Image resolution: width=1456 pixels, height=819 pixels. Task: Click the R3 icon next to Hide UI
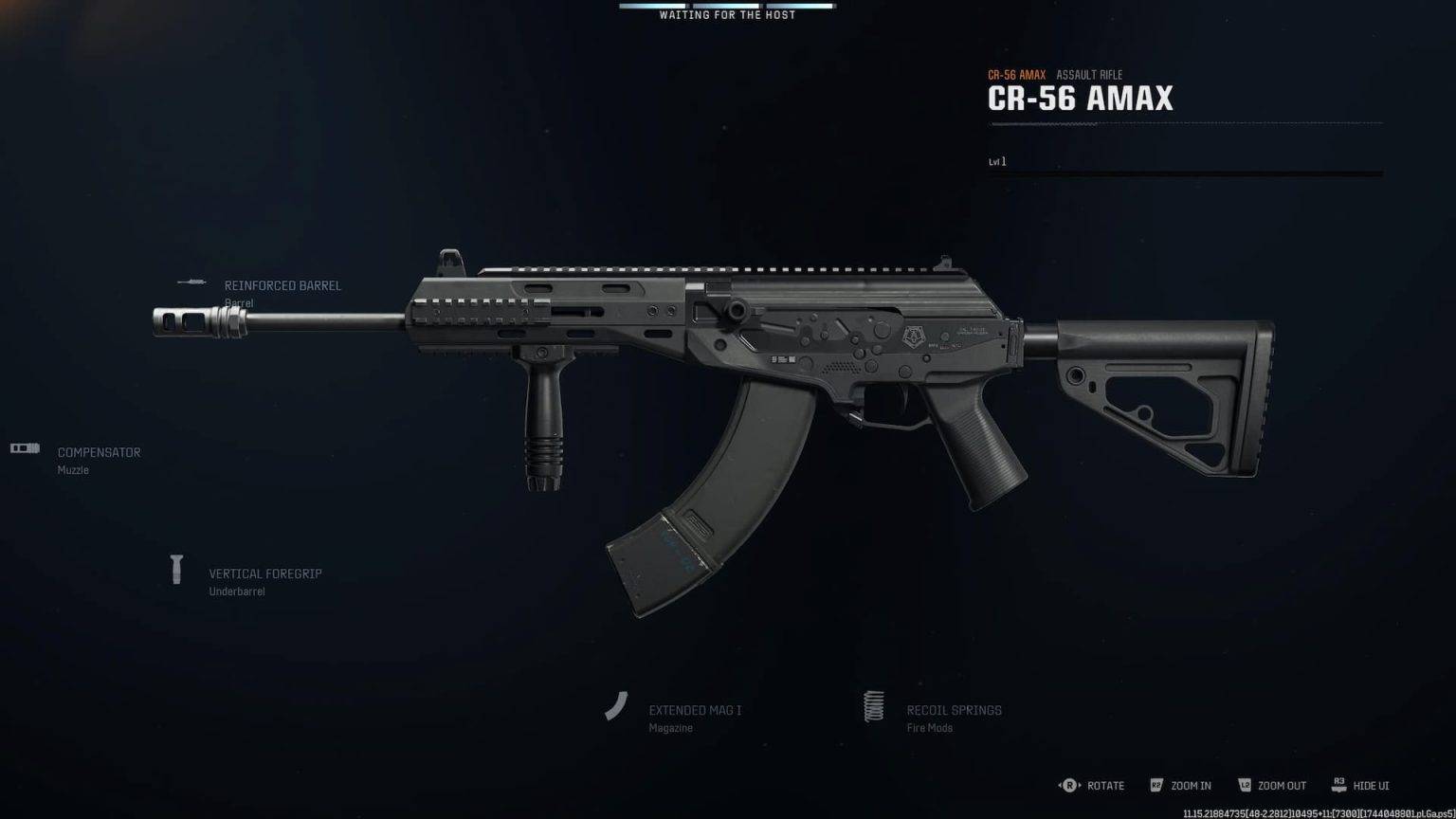(1339, 785)
